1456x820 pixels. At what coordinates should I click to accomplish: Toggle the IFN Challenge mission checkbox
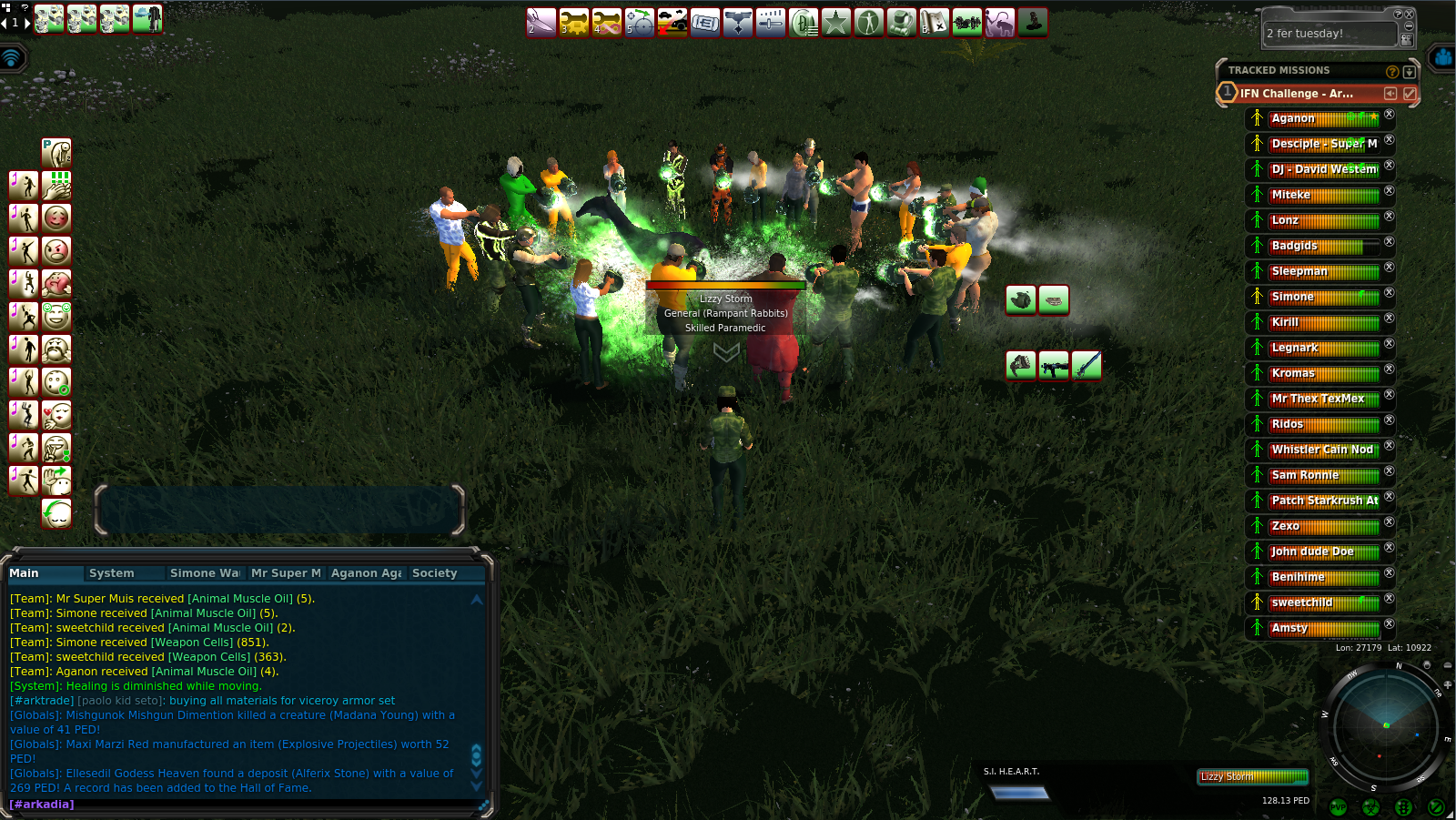pyautogui.click(x=1410, y=94)
